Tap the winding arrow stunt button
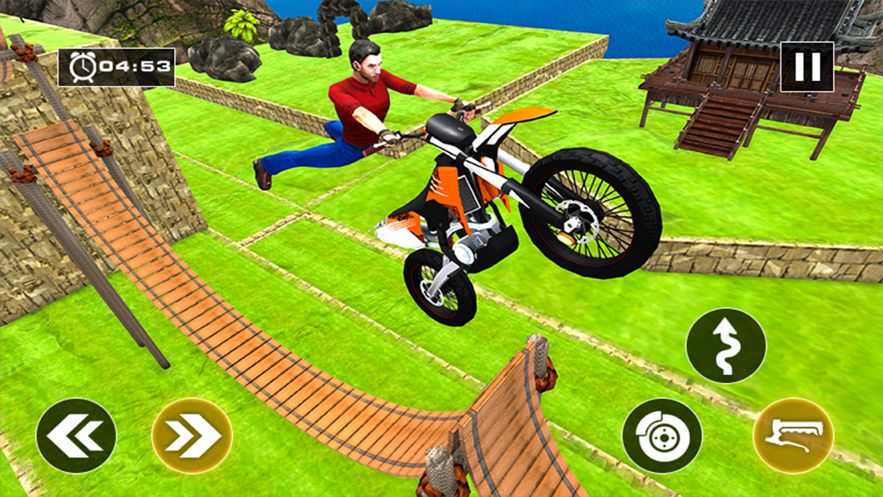The width and height of the screenshot is (883, 497). click(x=726, y=346)
